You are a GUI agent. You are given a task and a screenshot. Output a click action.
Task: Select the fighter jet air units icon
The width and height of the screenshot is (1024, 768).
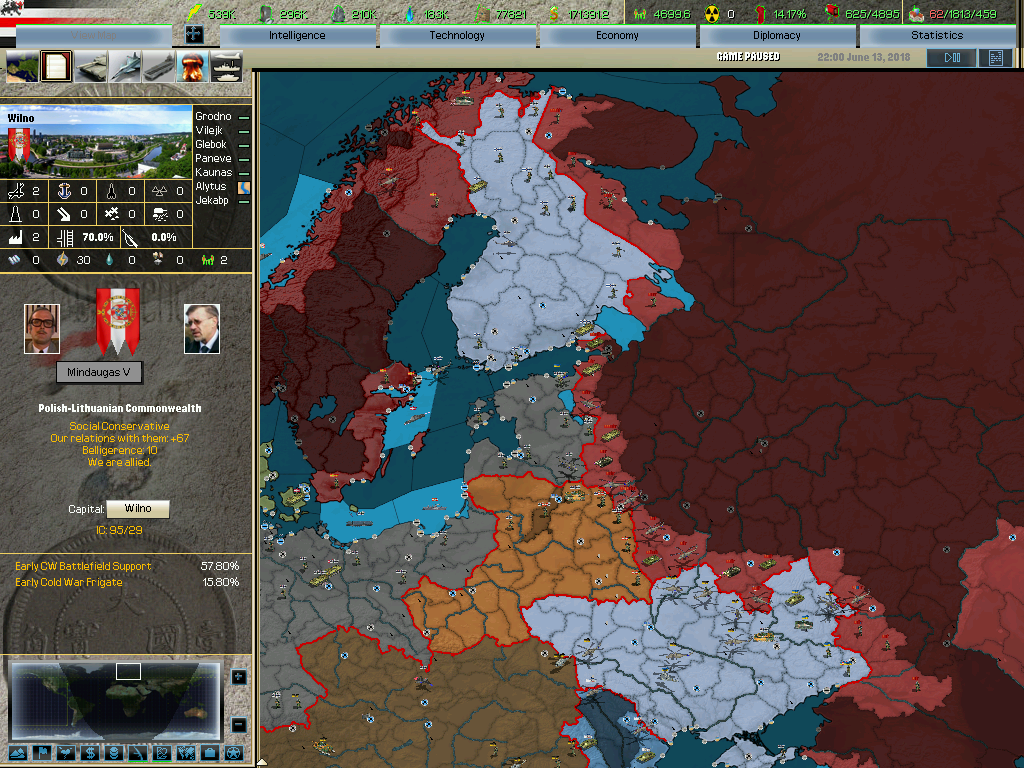pos(125,67)
